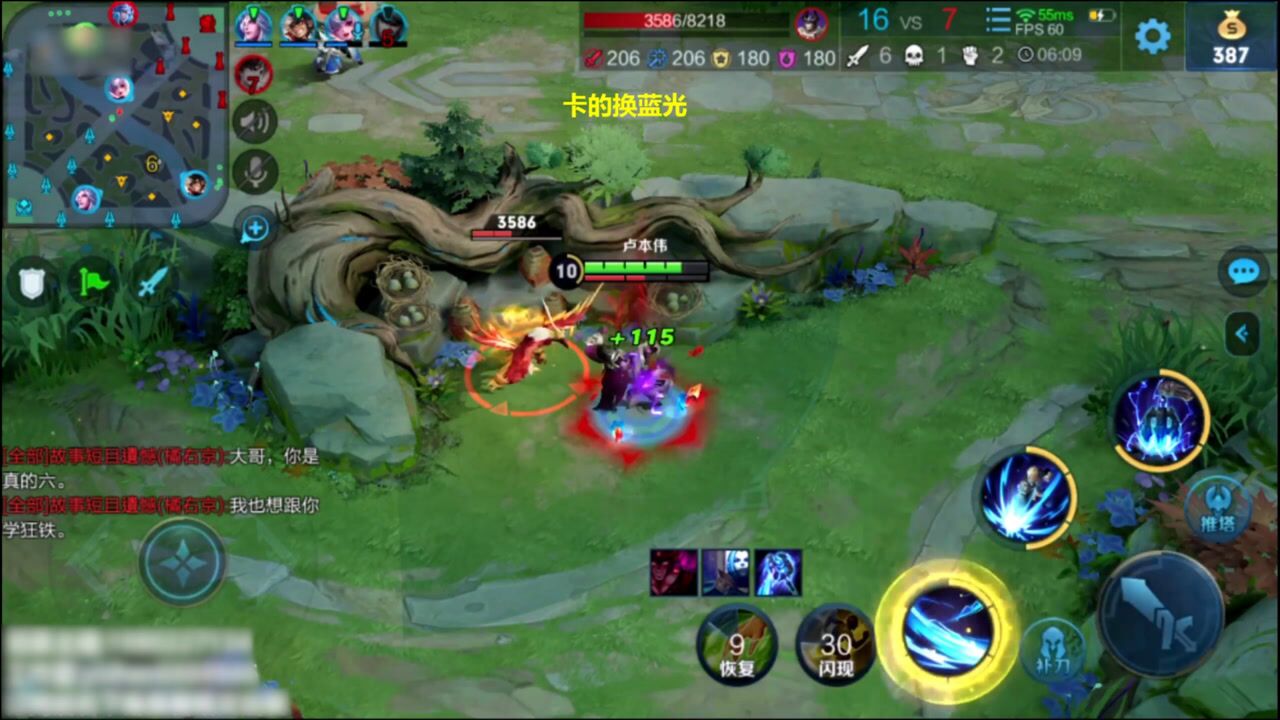This screenshot has height=720, width=1280.
Task: Send the green flag gather signal
Action: (x=92, y=283)
